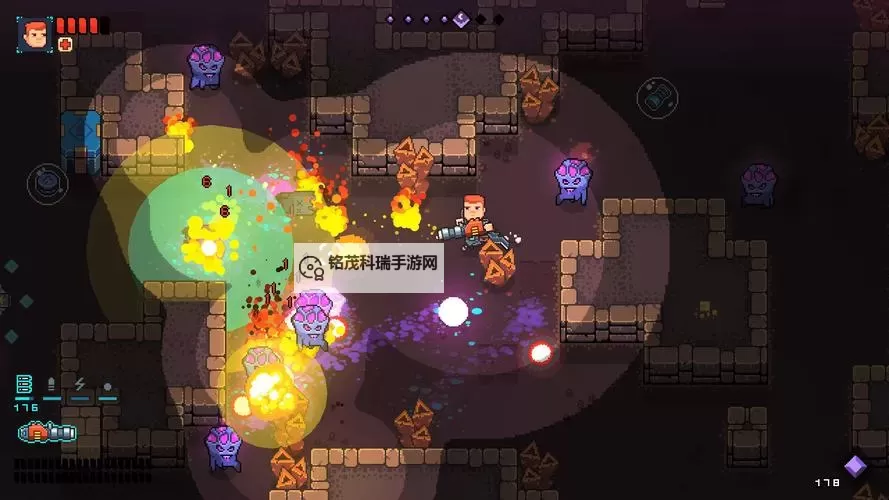Tap the circular grenade button at right

(x=657, y=97)
